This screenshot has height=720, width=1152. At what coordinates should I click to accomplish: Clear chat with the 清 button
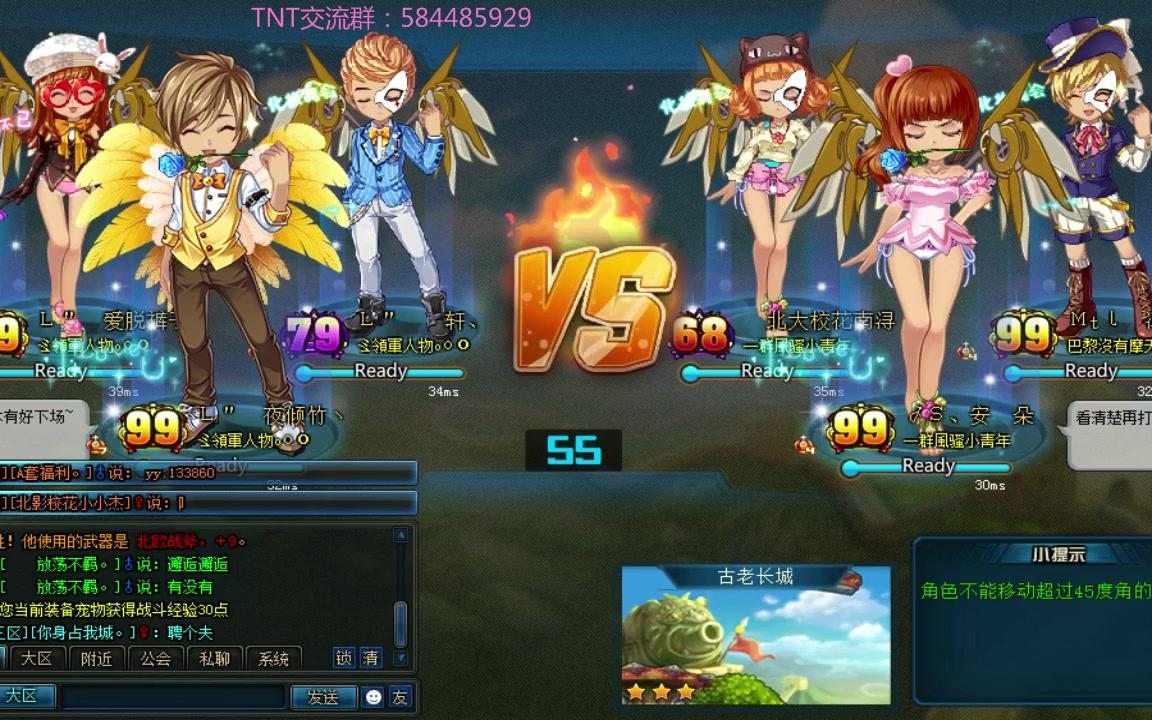(371, 657)
